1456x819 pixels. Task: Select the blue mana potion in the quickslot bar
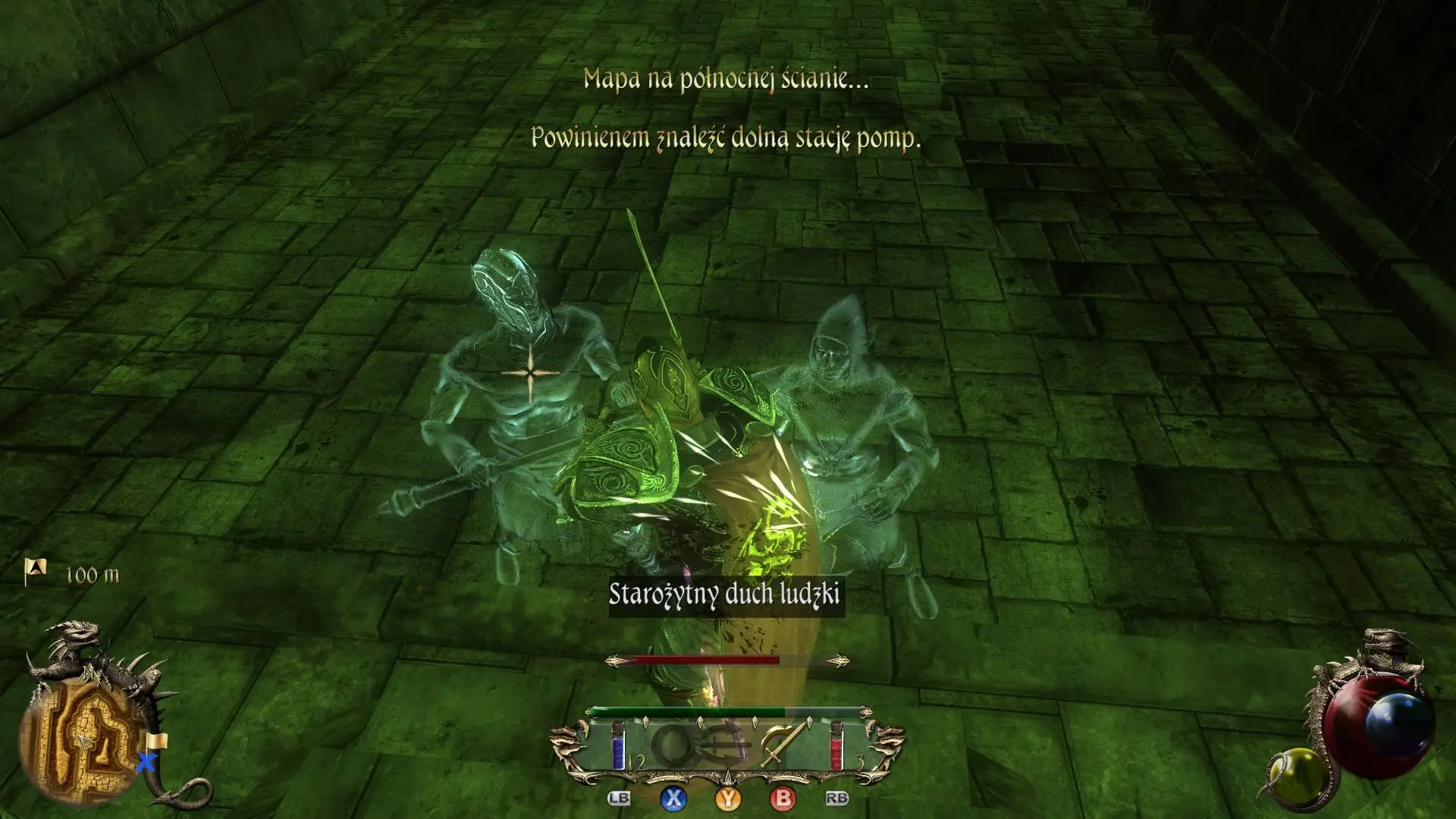coord(617,746)
